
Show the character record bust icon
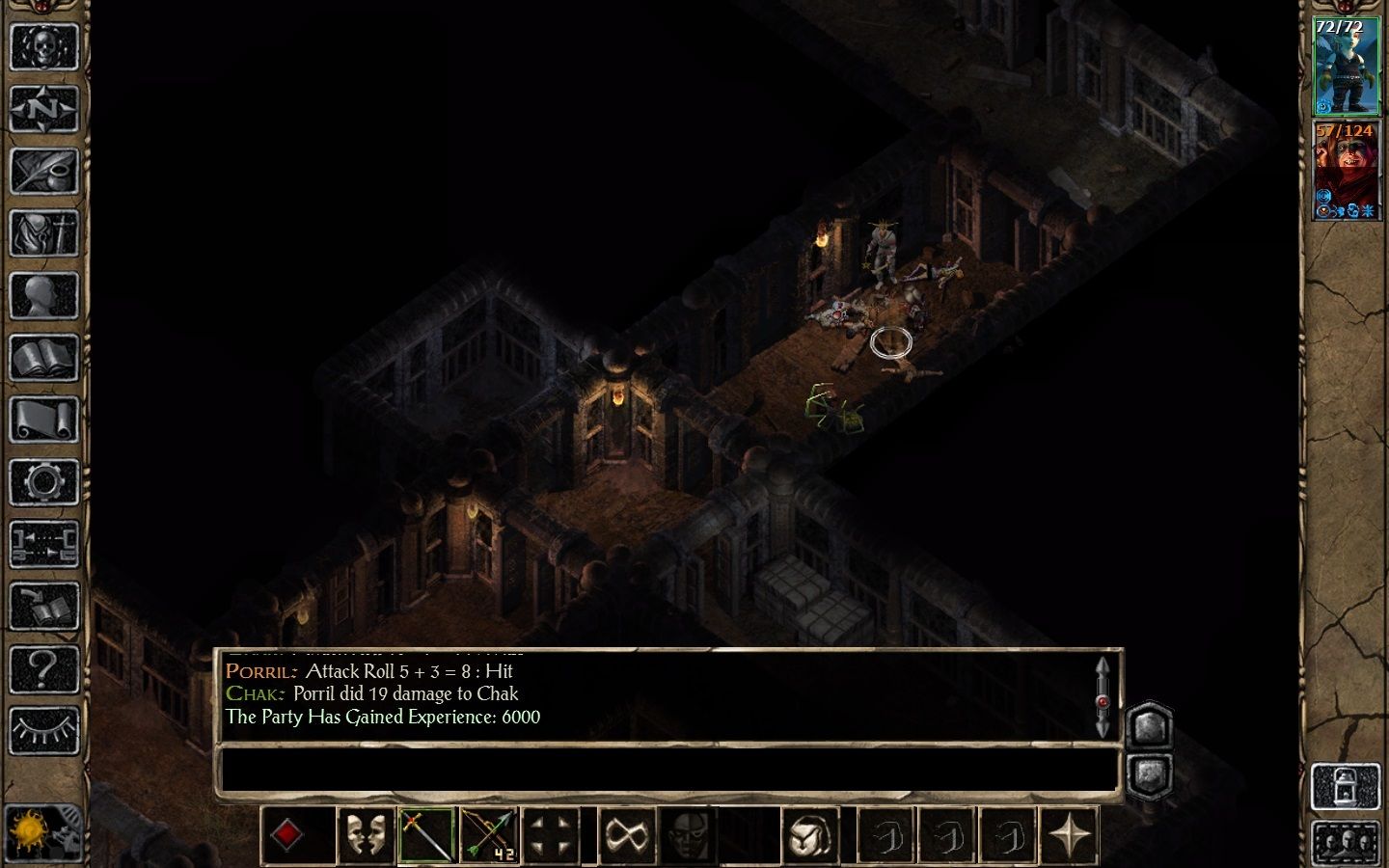point(43,296)
